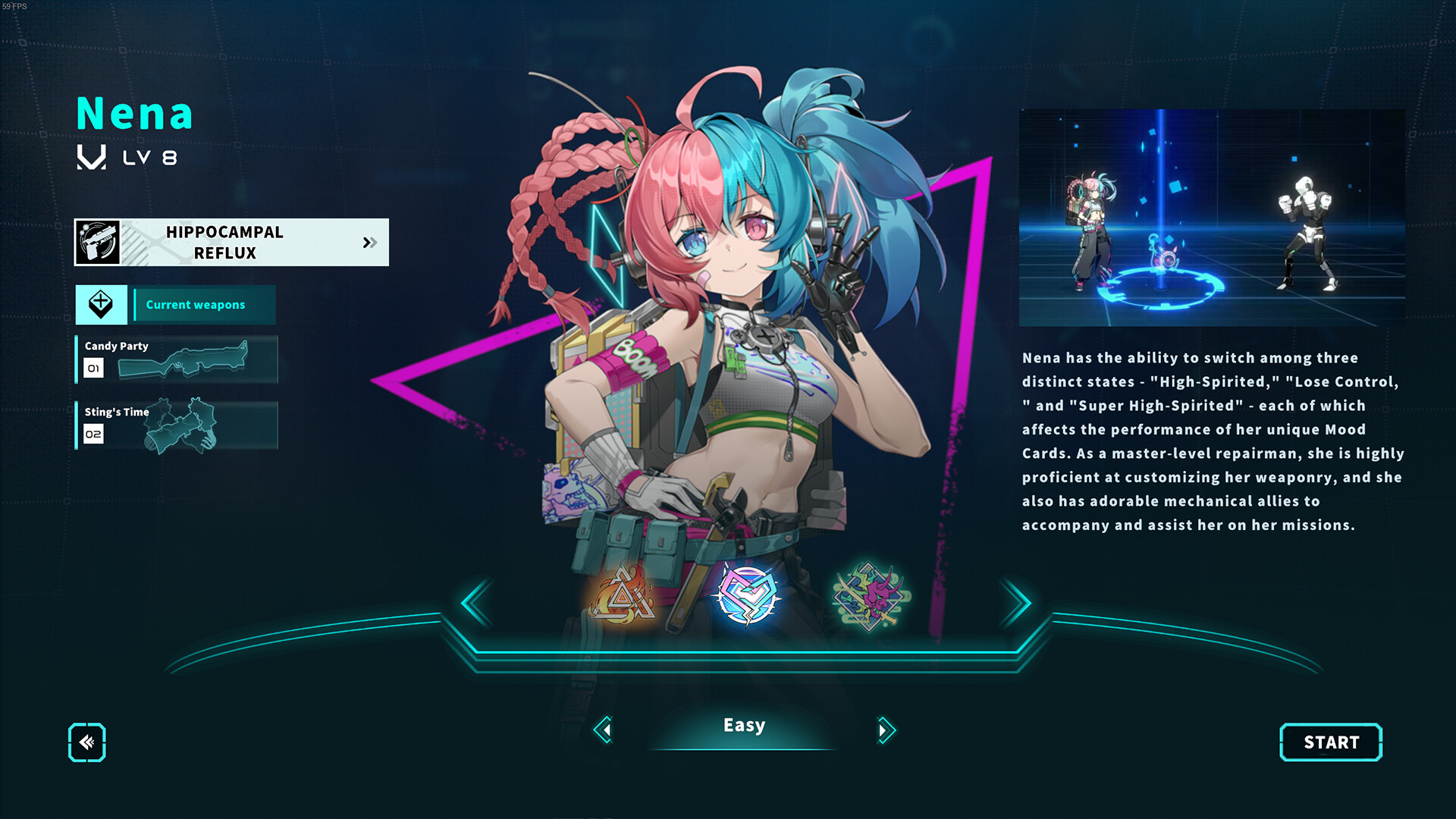Image resolution: width=1456 pixels, height=819 pixels.
Task: Click the right Mood Card carousel arrow
Action: [x=1018, y=601]
